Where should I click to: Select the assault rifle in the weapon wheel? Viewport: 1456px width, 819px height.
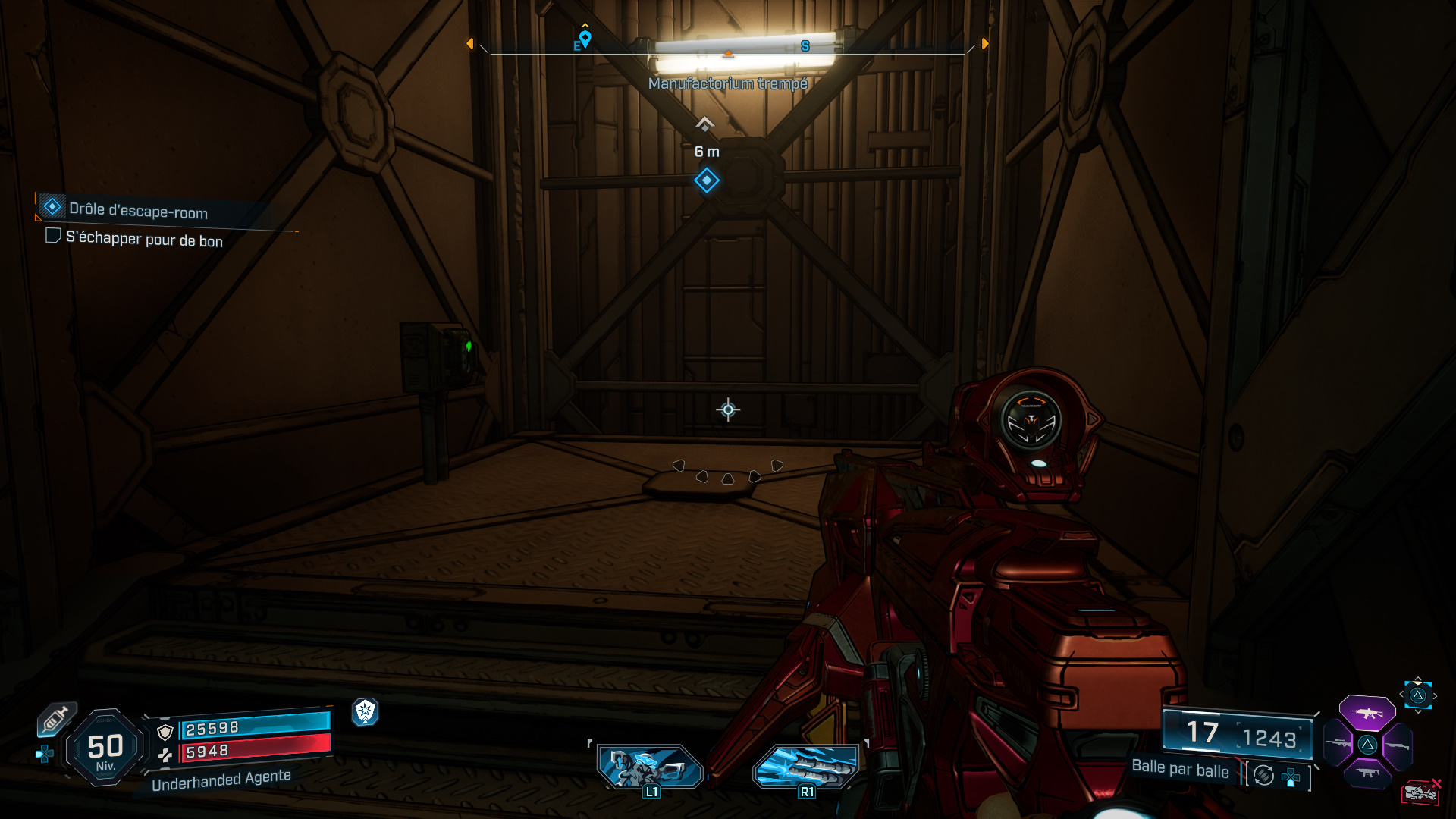point(1367,714)
